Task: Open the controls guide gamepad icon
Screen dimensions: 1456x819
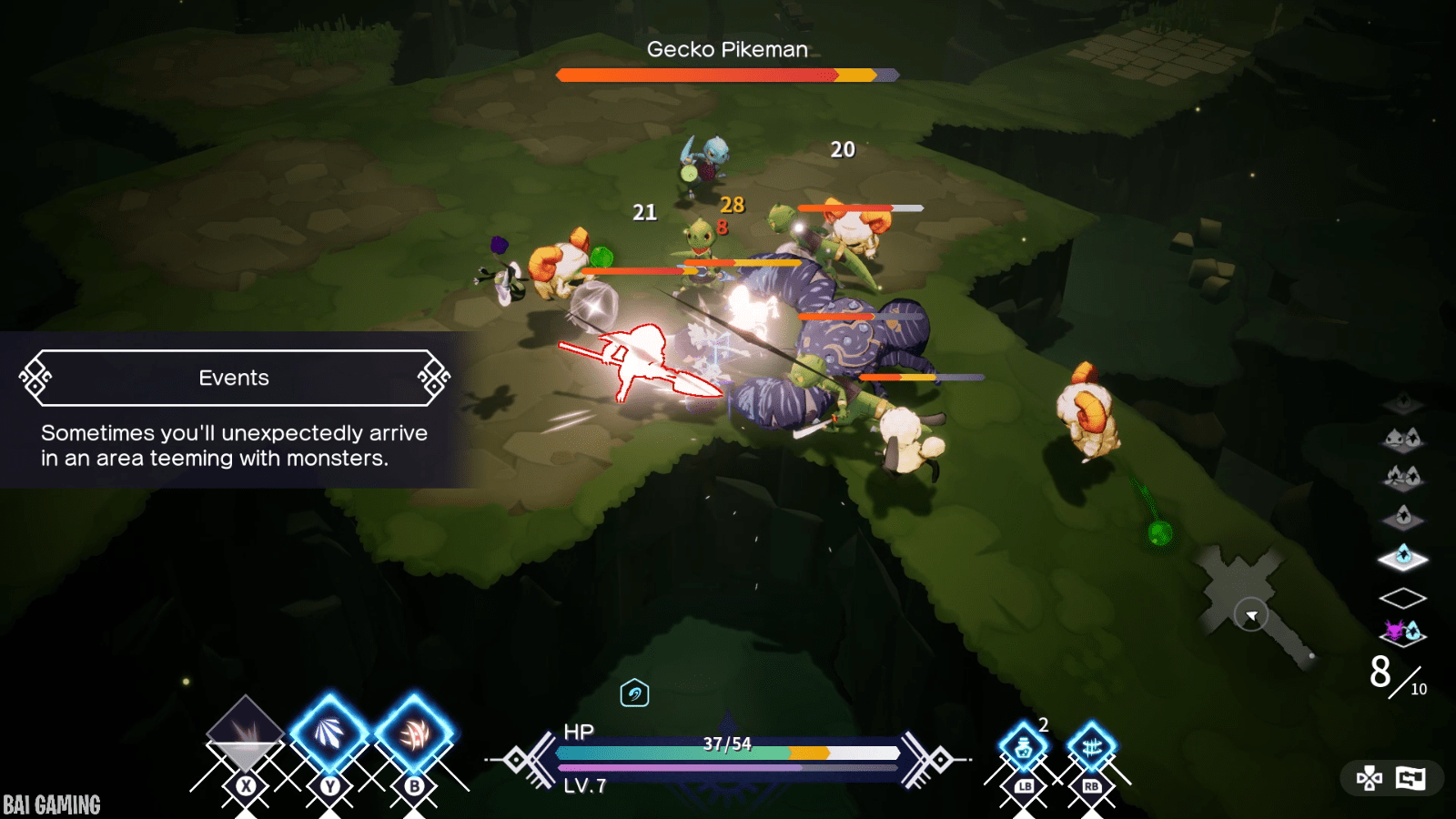Action: [1370, 778]
